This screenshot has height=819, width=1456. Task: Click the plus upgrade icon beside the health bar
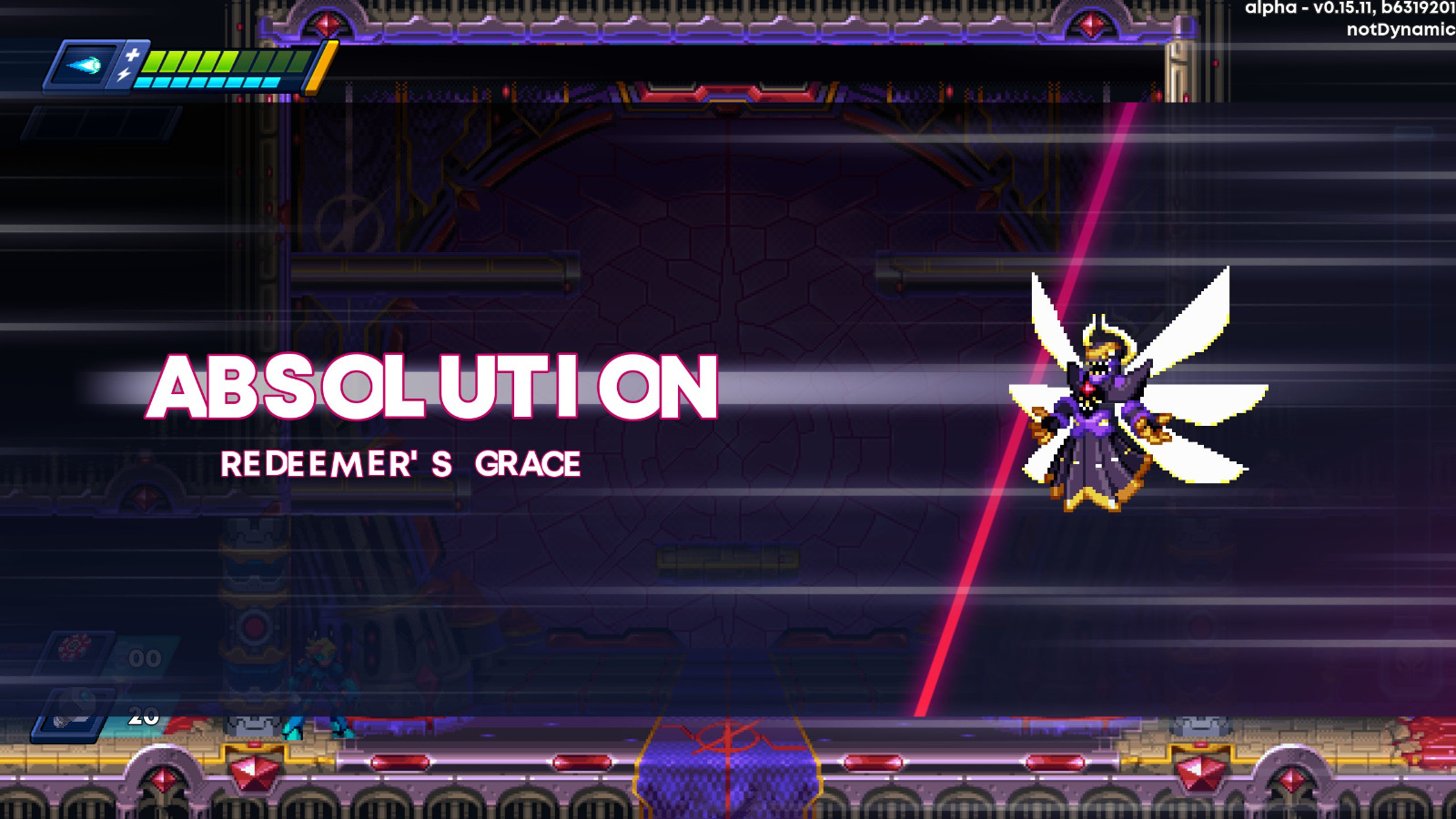click(x=133, y=56)
